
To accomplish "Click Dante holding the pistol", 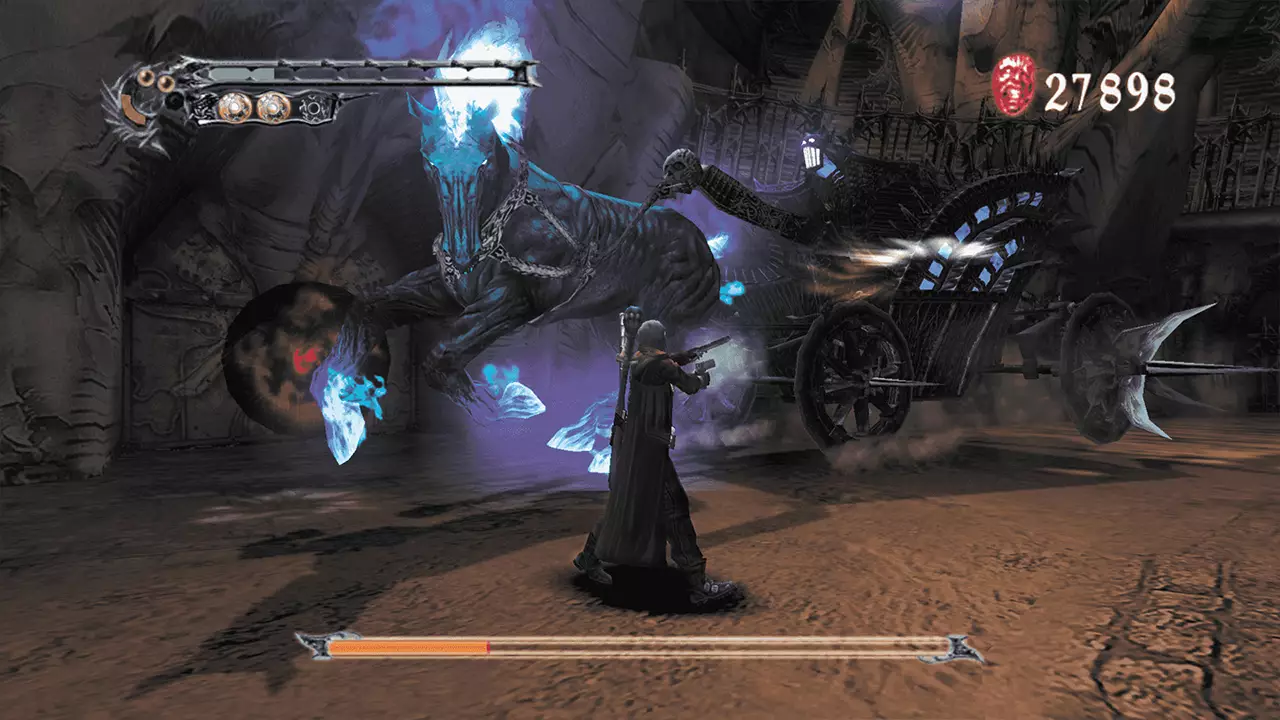I will click(x=650, y=440).
